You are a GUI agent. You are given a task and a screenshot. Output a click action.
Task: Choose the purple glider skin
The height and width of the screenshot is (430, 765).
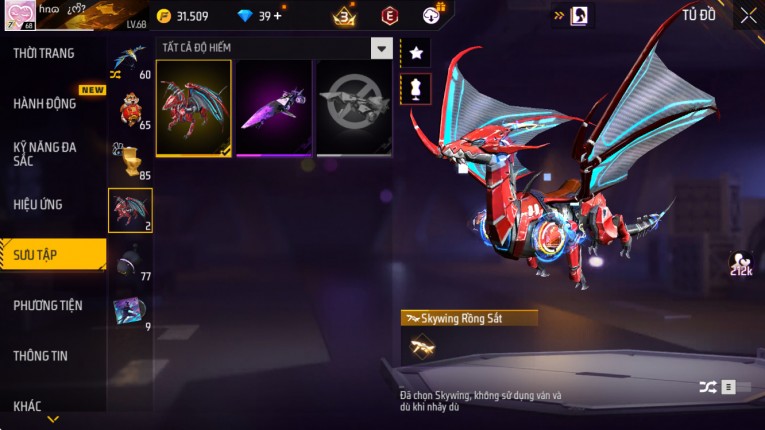(273, 108)
